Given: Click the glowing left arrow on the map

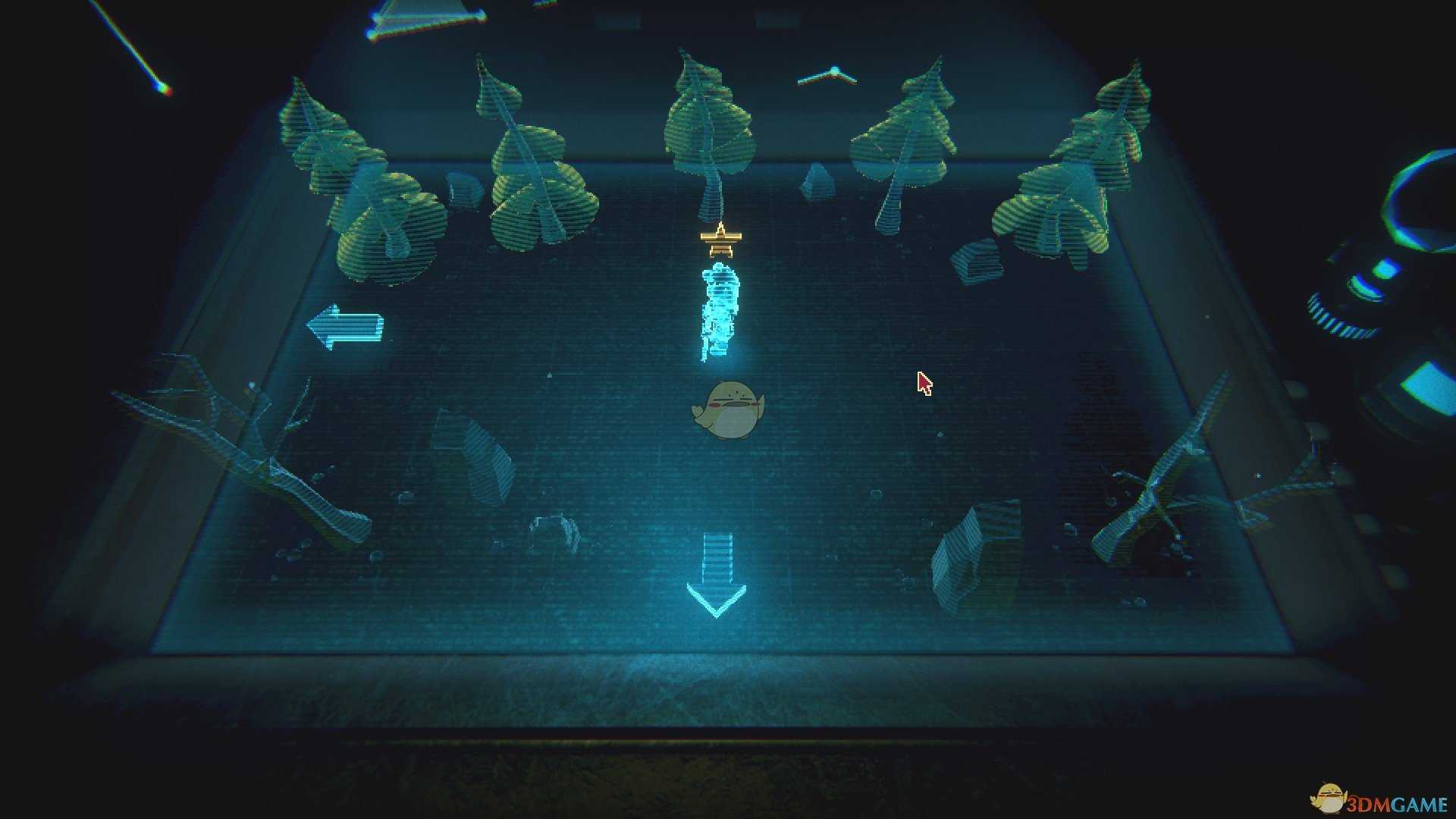Looking at the screenshot, I should point(345,327).
